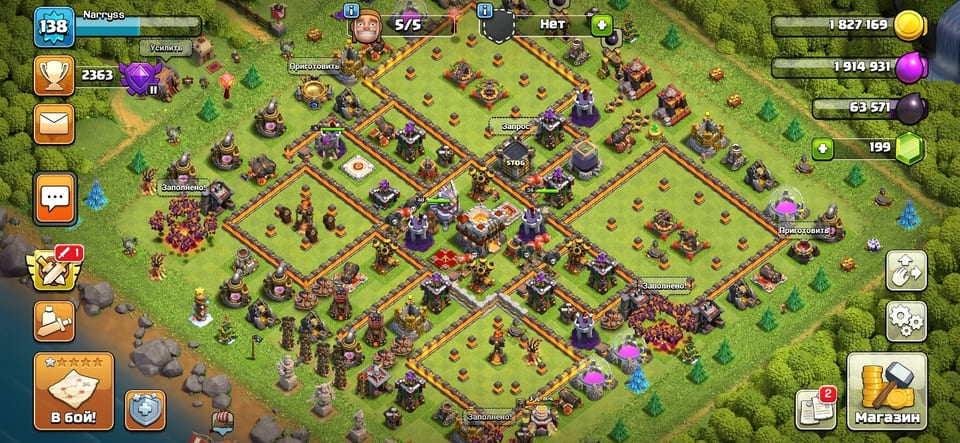Open the clan war crossed swords button
This screenshot has height=443, width=960.
54,268
